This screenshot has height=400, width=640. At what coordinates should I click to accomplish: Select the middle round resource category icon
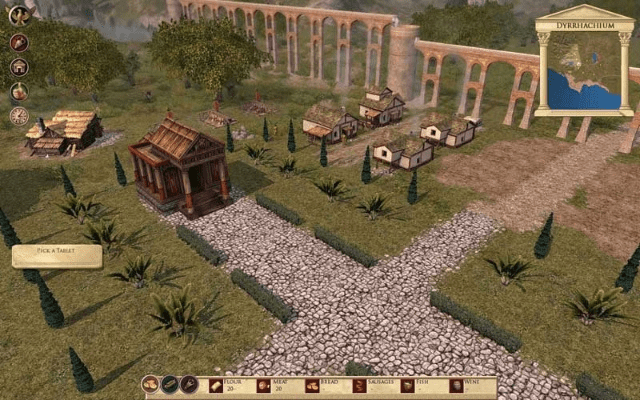coord(169,385)
